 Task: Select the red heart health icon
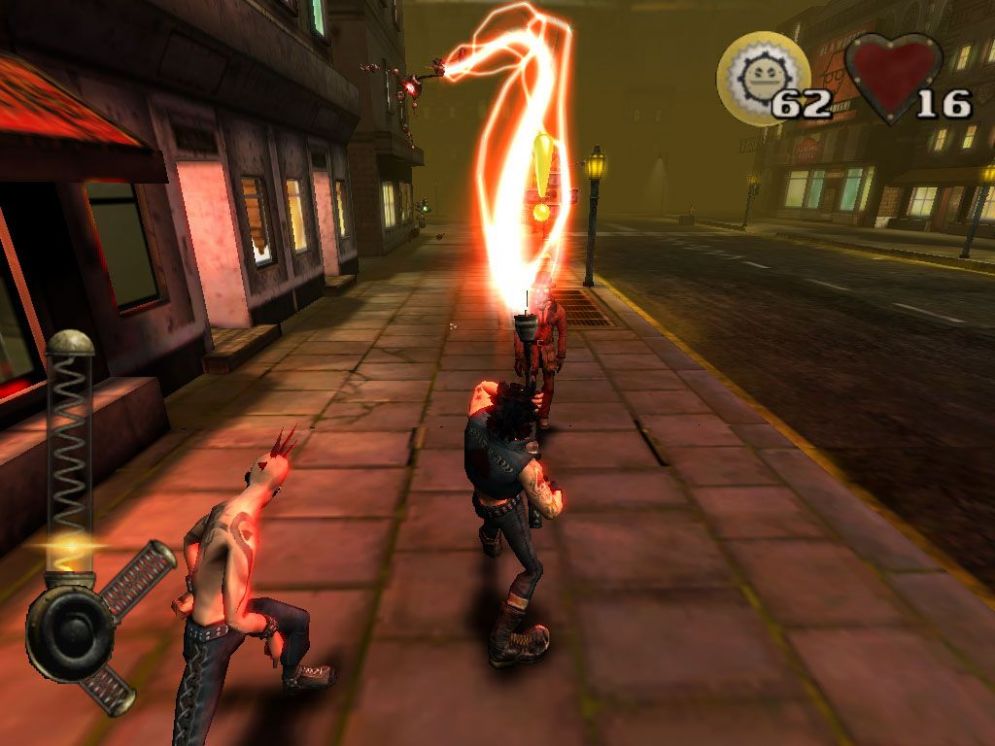point(892,74)
